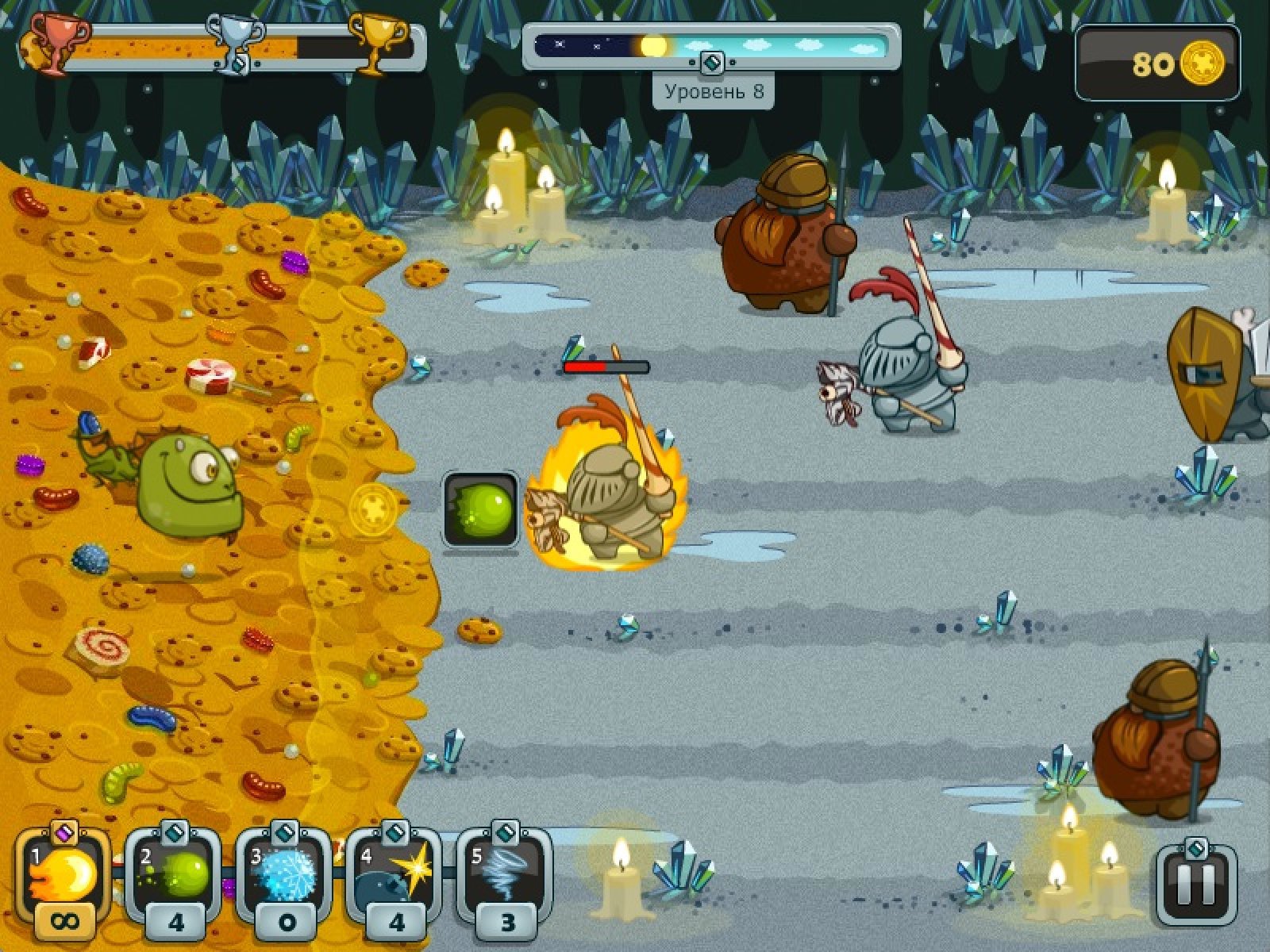Pause the game
The width and height of the screenshot is (1270, 952).
point(1196,885)
